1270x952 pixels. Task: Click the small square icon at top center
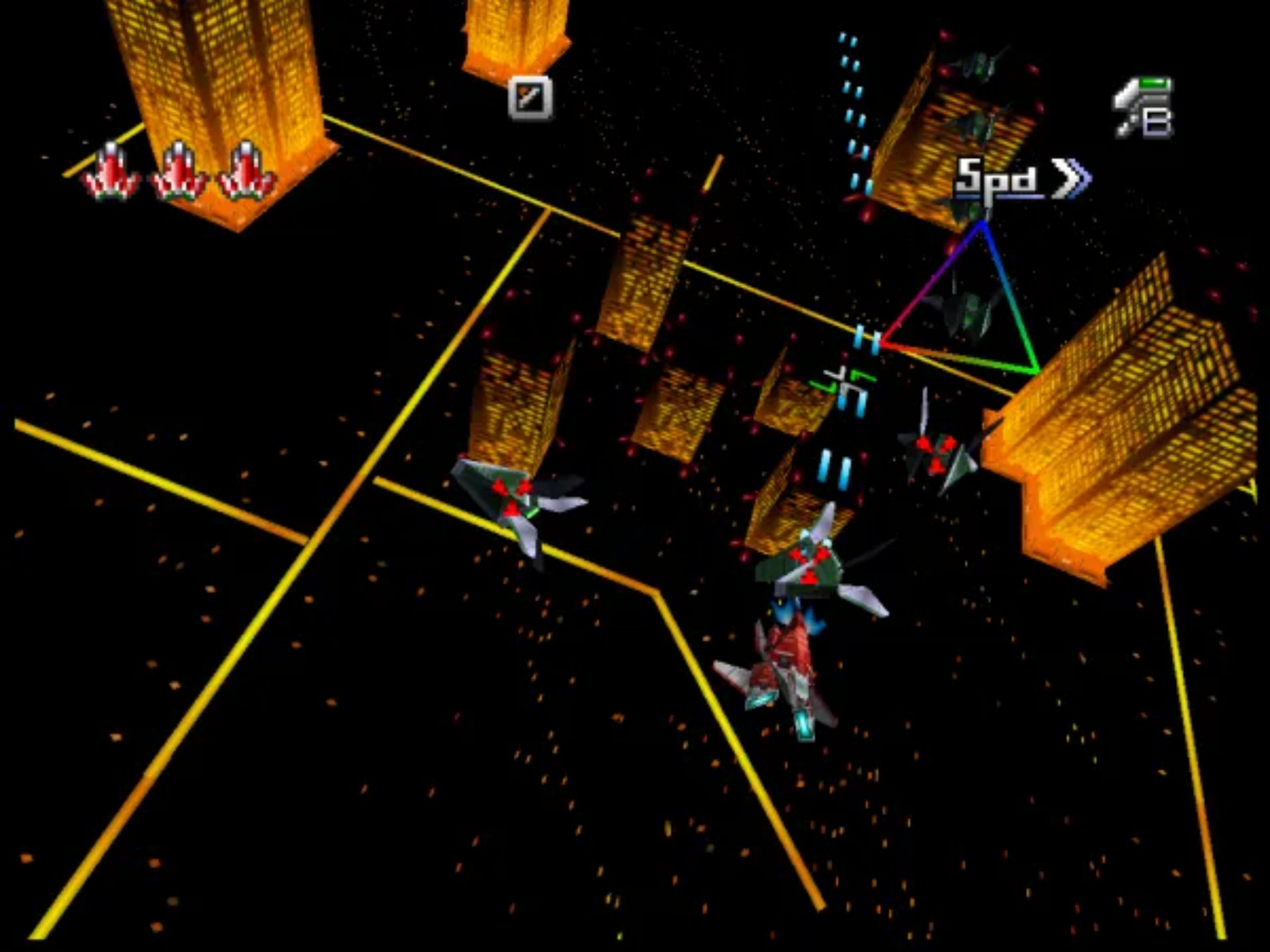[x=530, y=98]
